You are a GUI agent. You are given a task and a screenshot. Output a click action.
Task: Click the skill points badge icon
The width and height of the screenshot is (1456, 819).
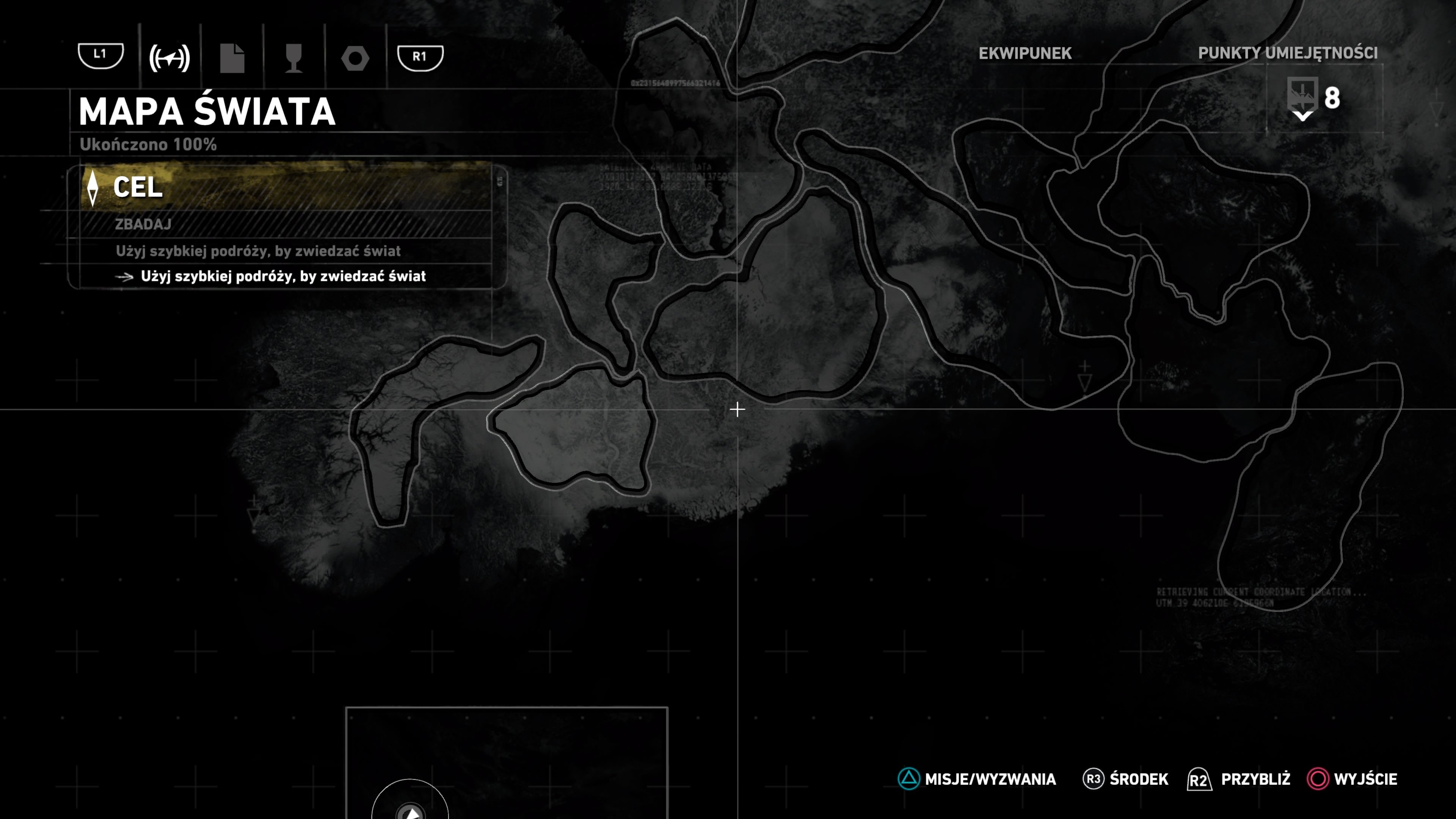pyautogui.click(x=1302, y=97)
